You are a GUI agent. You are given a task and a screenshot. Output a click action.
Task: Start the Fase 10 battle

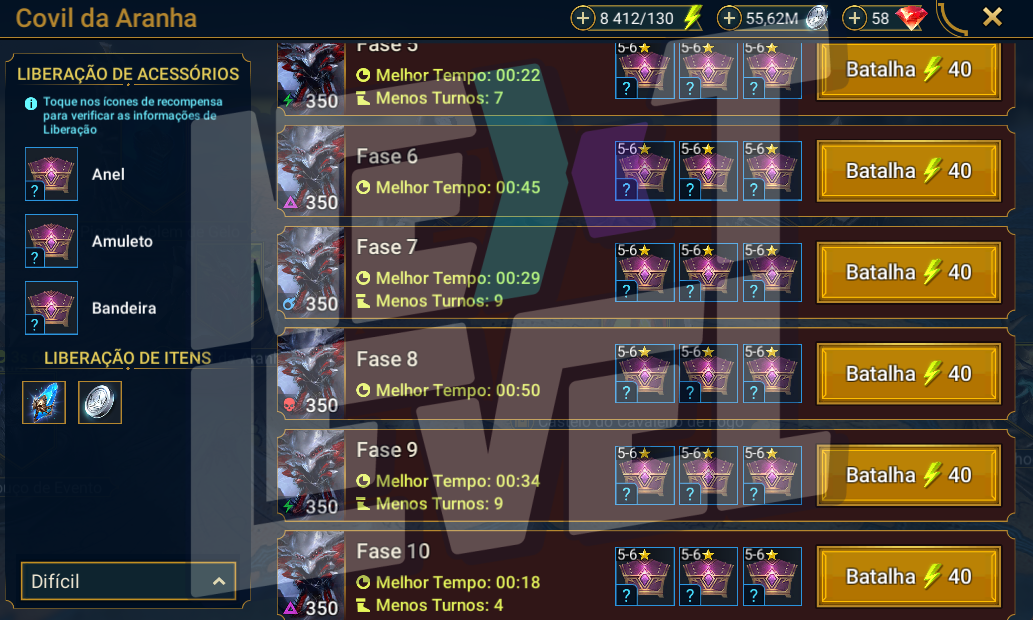coord(908,577)
